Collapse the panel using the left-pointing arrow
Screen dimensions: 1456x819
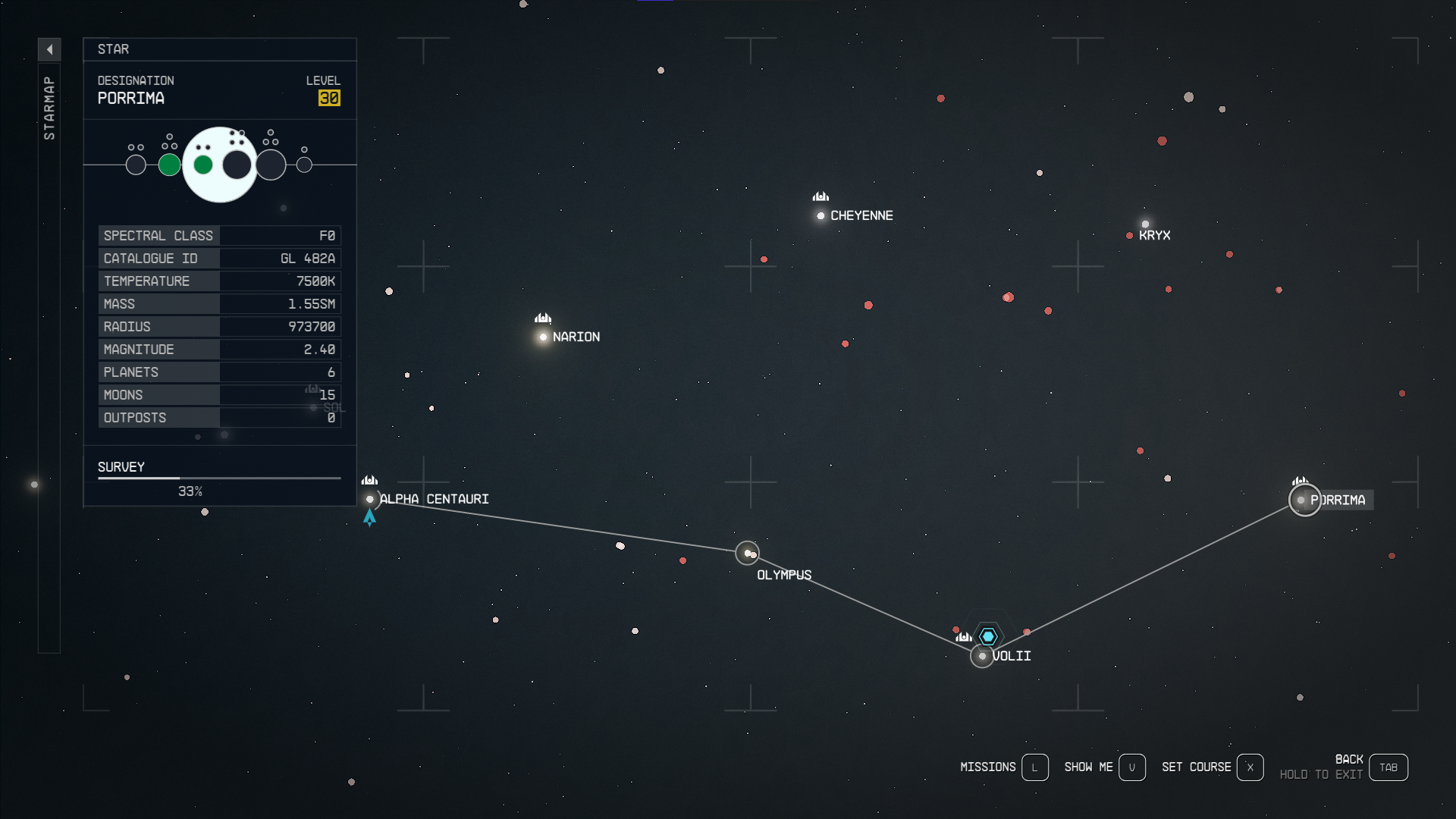50,49
